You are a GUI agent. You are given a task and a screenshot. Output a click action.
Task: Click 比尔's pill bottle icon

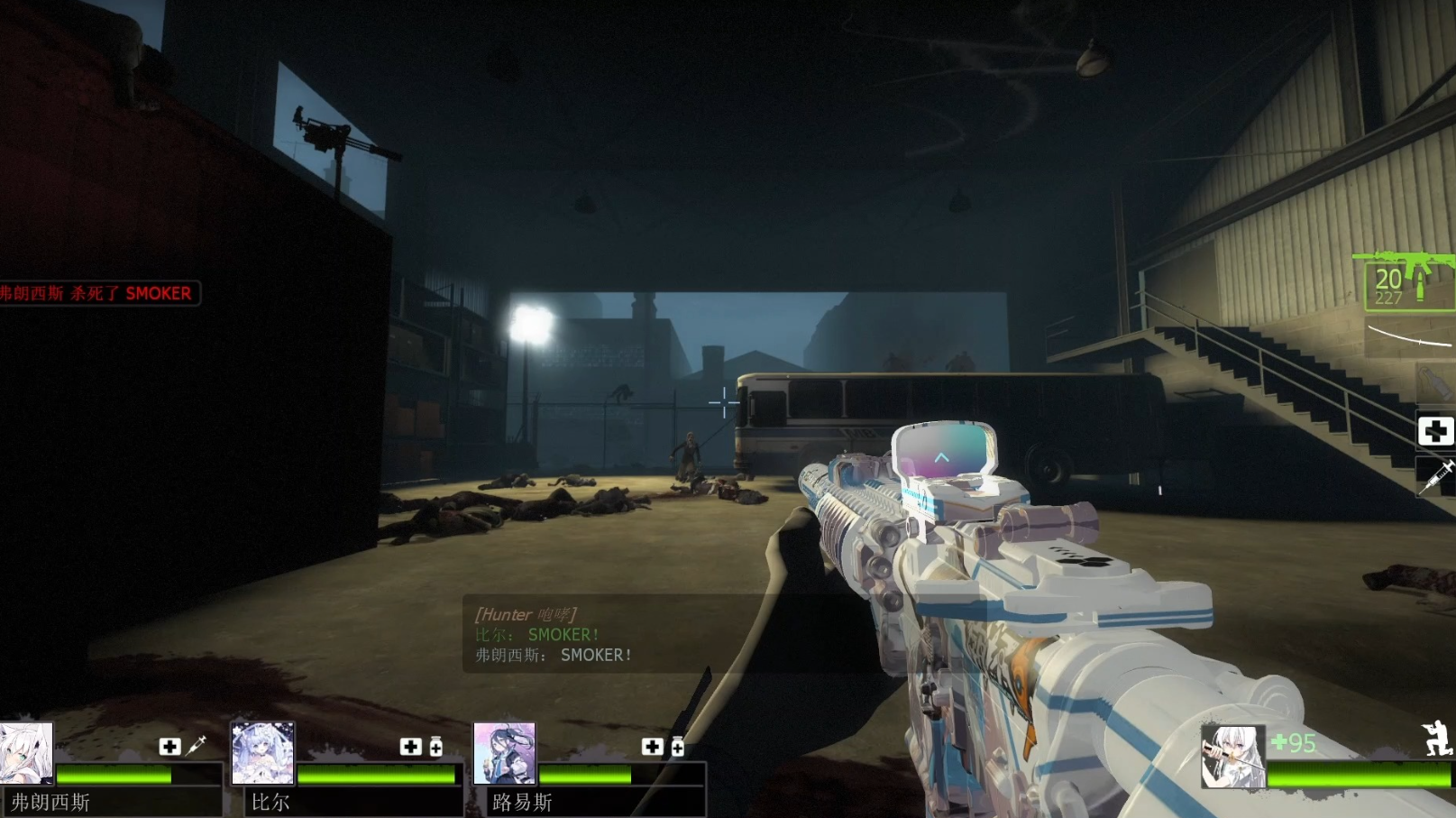point(436,746)
